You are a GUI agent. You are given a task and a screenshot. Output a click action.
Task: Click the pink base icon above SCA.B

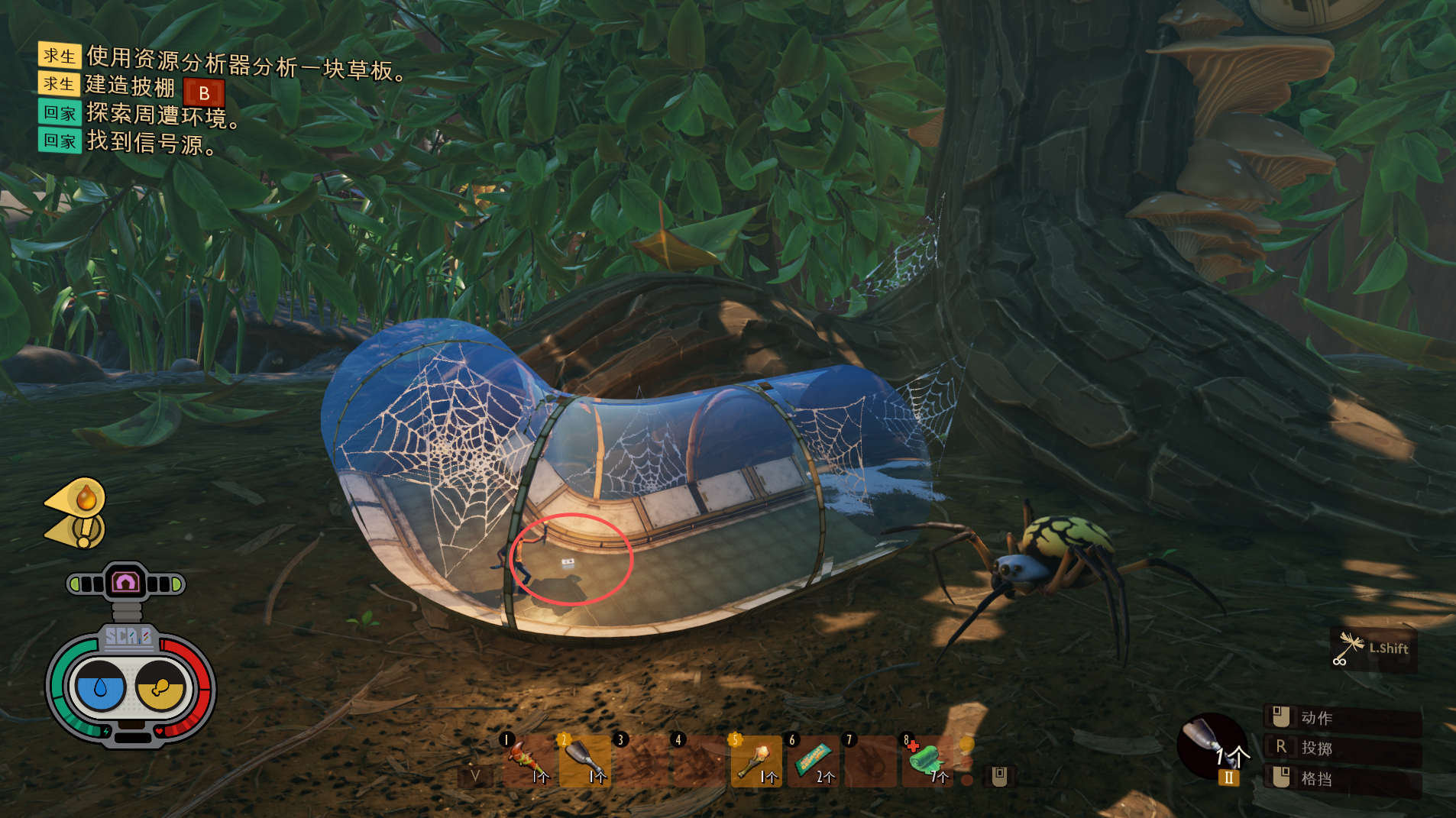[x=126, y=584]
